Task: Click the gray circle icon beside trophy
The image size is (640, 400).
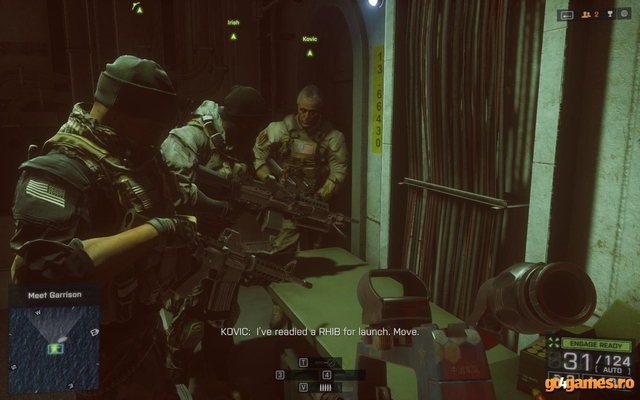Action: click(624, 14)
